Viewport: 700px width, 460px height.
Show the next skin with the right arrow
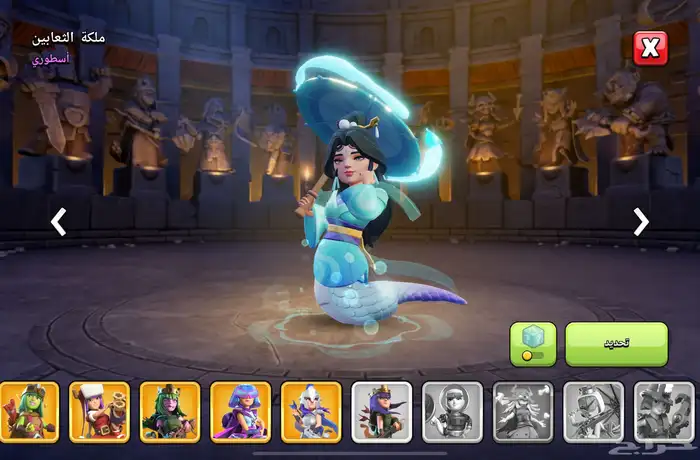tap(641, 222)
